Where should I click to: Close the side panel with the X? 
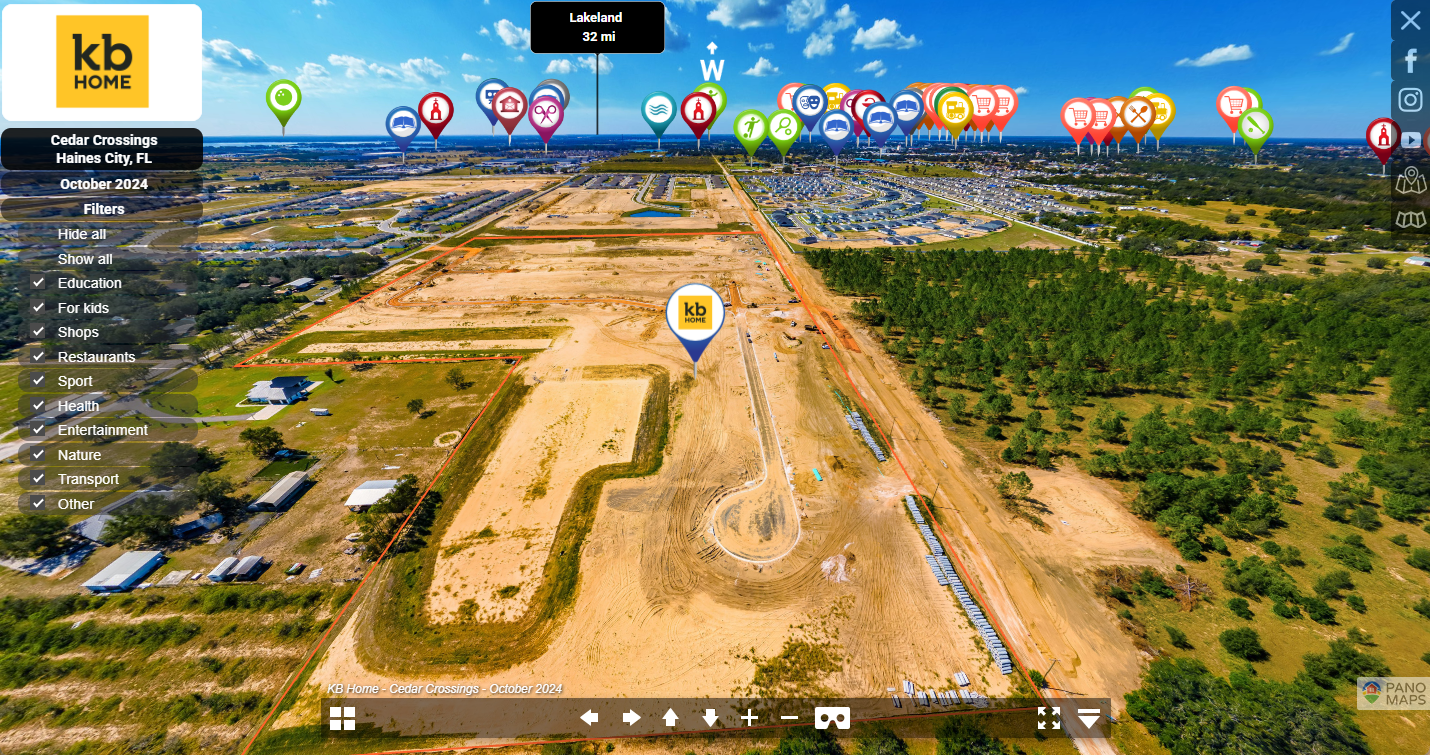pos(1410,20)
